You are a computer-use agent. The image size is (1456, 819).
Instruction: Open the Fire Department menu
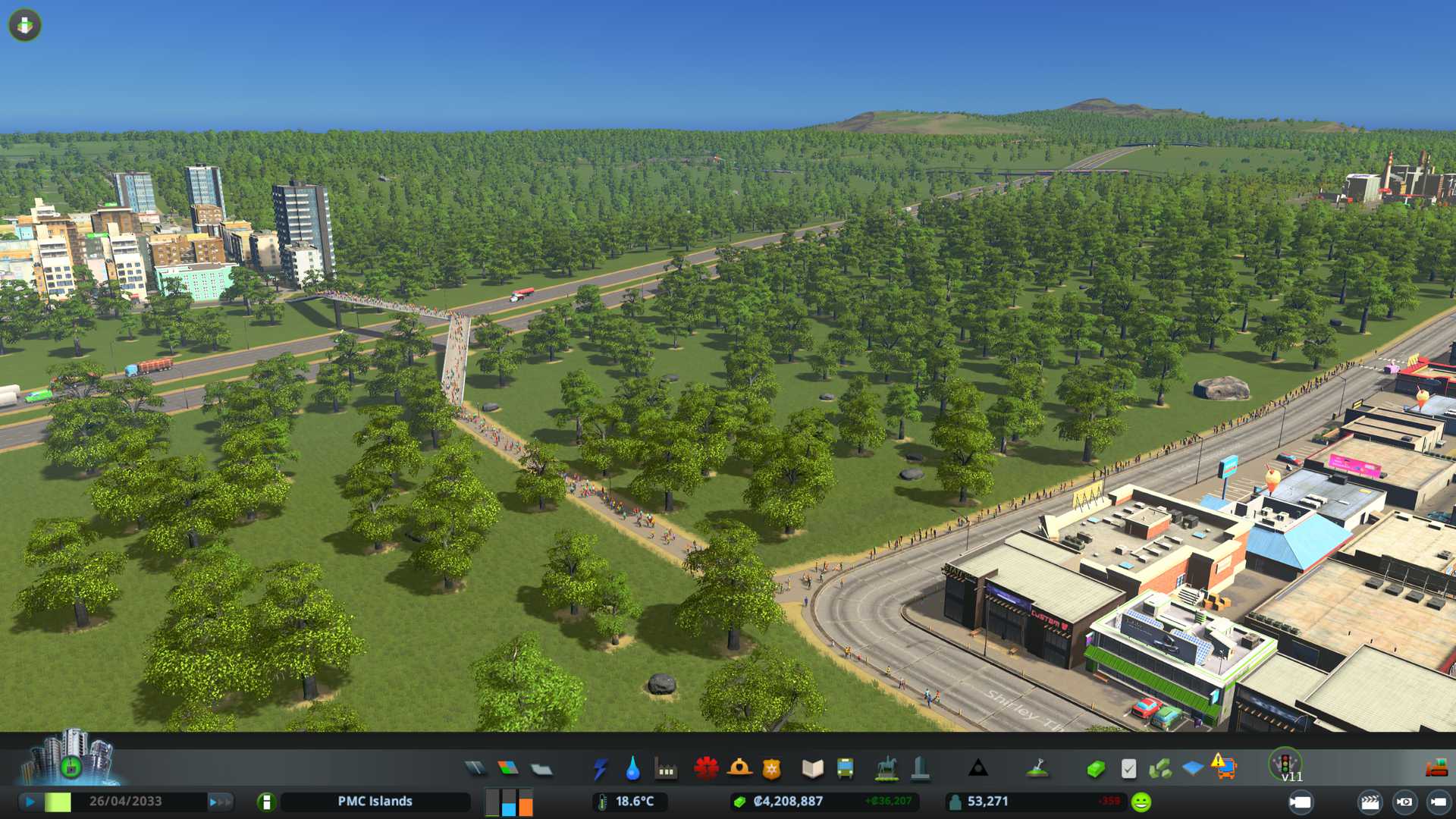click(739, 769)
